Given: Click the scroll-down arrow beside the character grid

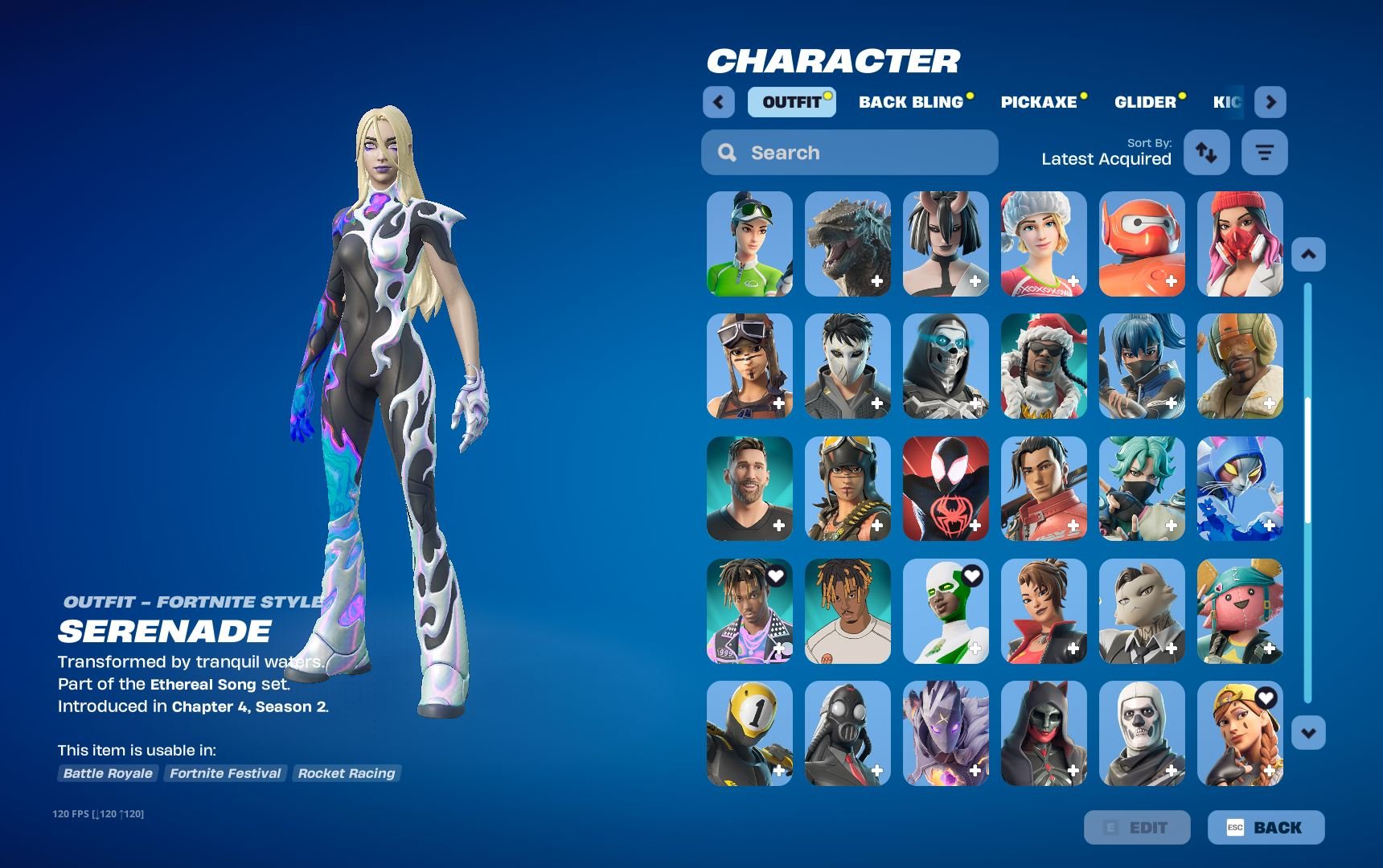Looking at the screenshot, I should (x=1309, y=732).
